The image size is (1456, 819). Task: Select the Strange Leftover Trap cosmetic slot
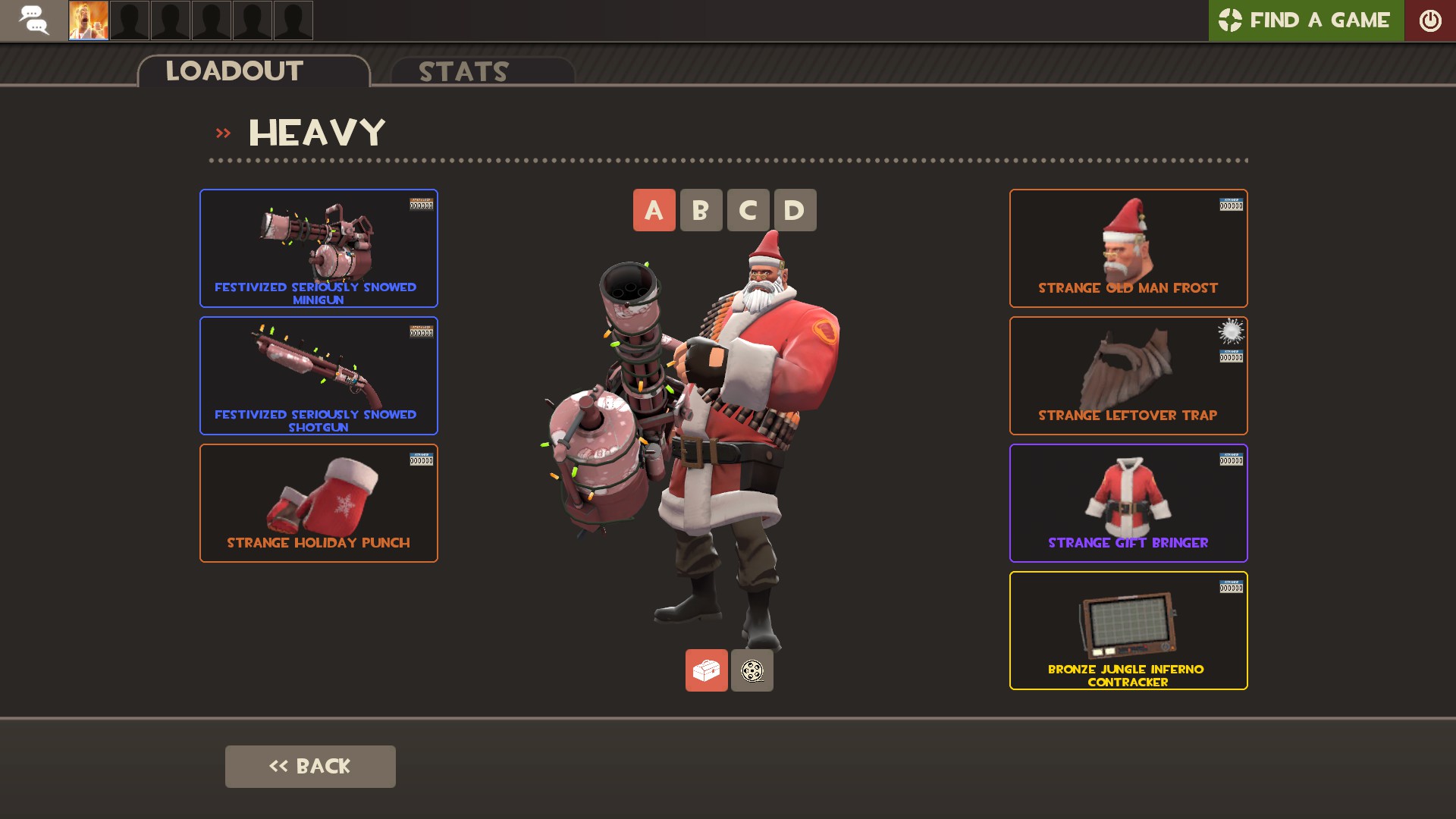[x=1128, y=375]
